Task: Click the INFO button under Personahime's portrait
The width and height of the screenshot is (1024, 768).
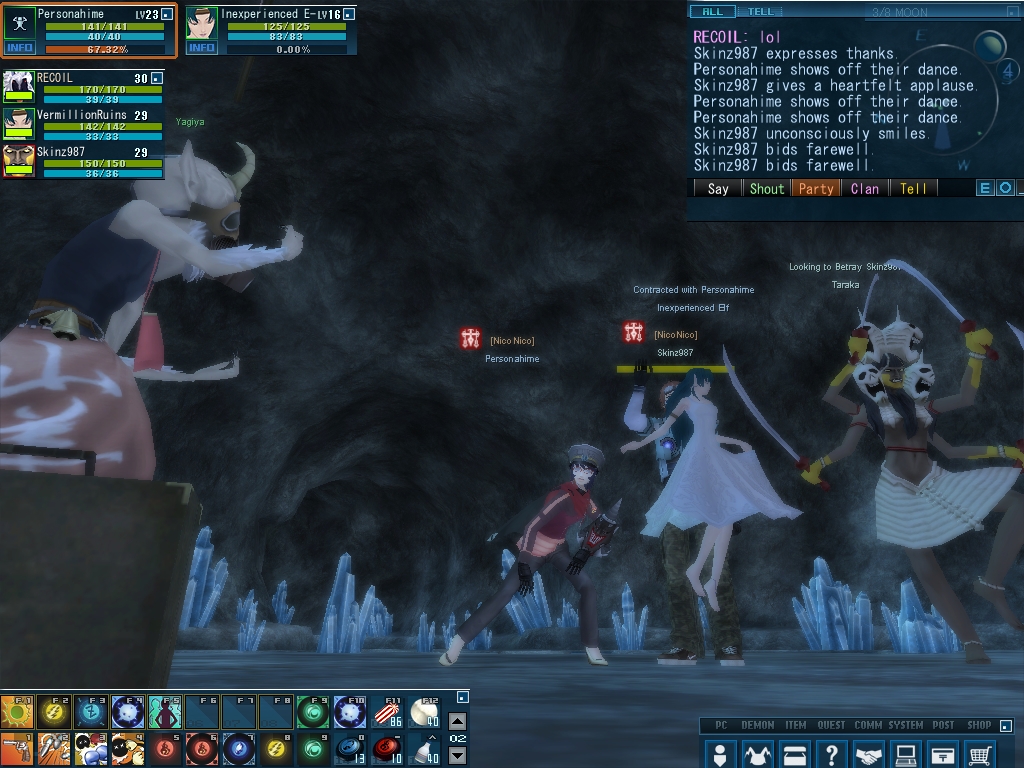Action: [19, 48]
